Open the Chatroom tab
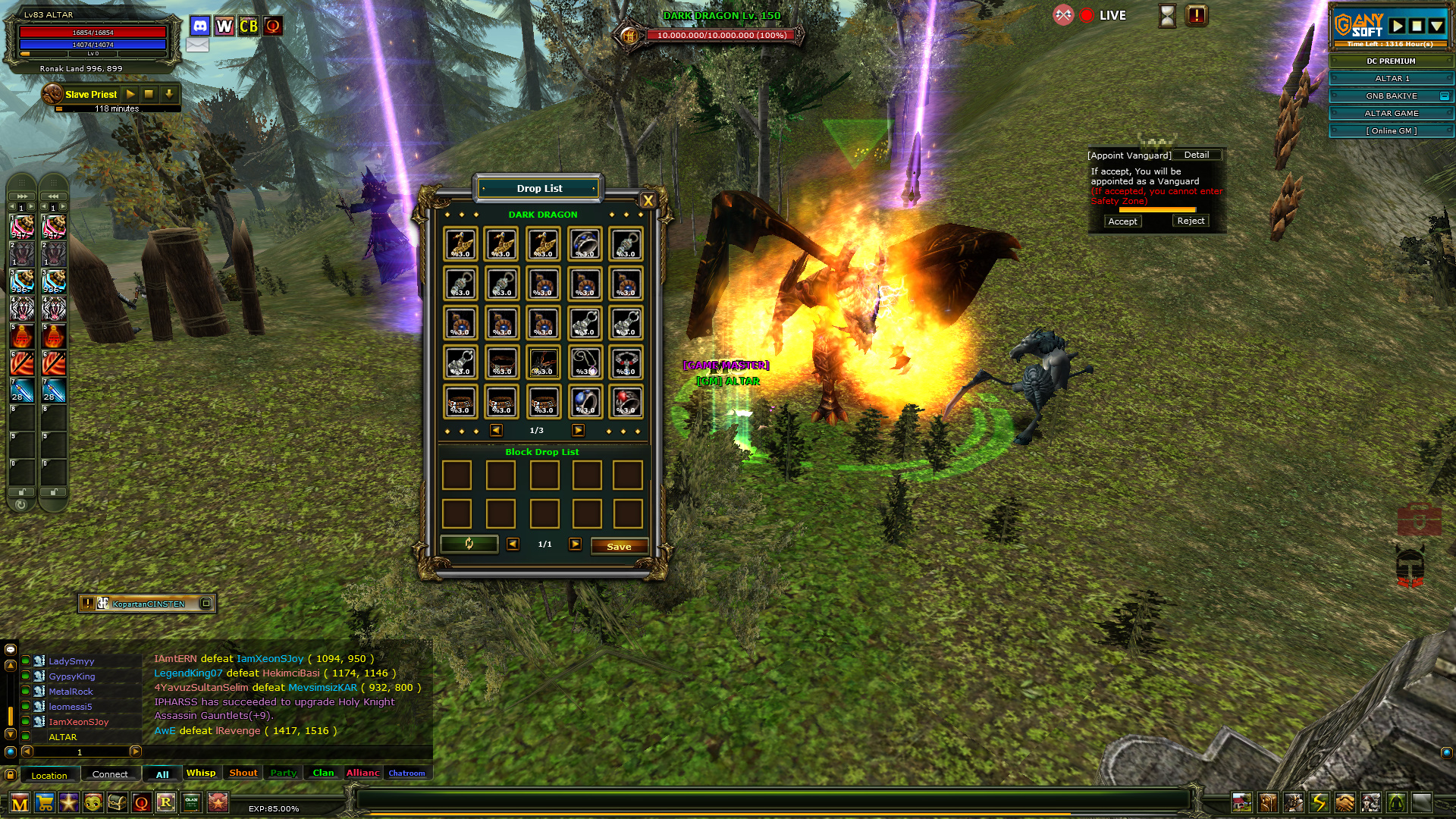1456x819 pixels. tap(407, 773)
